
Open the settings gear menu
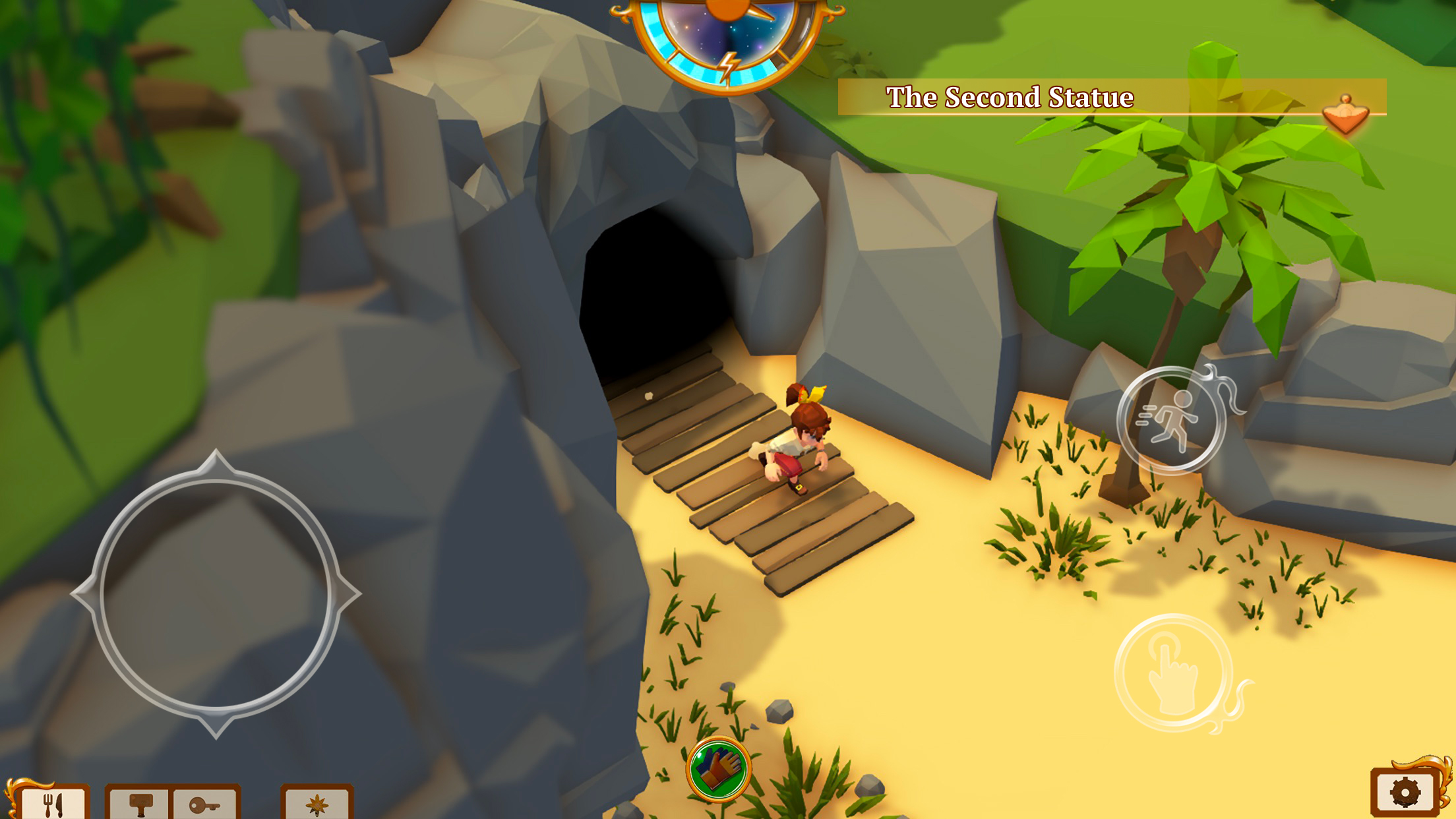click(x=1405, y=793)
